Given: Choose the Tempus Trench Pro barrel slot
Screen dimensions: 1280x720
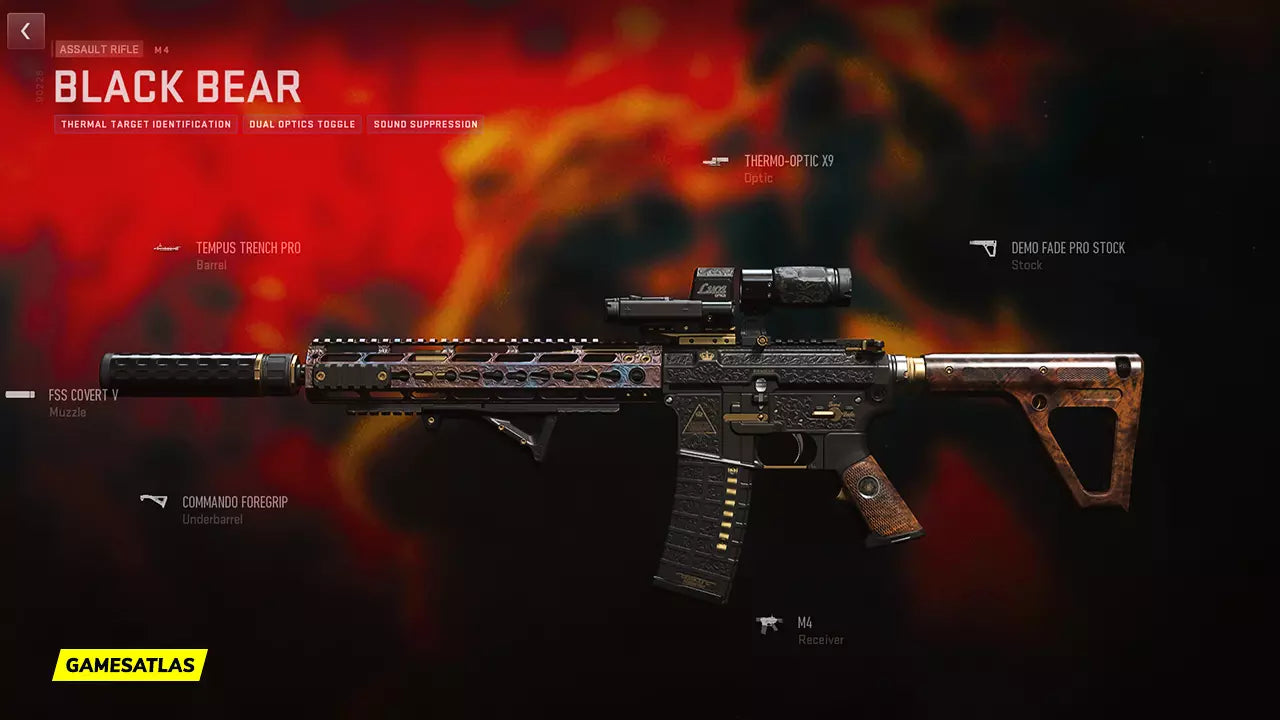Looking at the screenshot, I should point(248,248).
